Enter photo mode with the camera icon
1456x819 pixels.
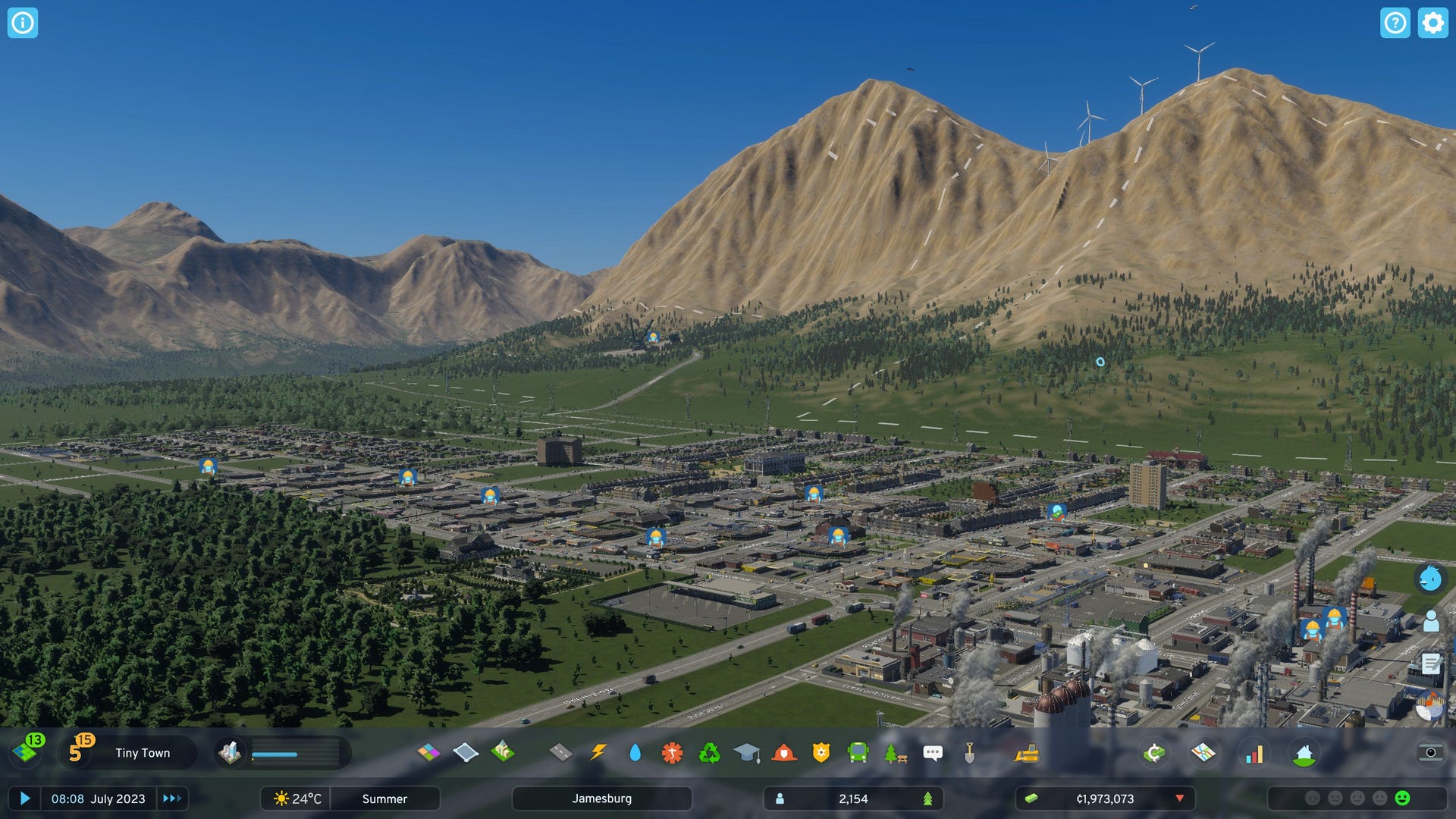[1430, 752]
